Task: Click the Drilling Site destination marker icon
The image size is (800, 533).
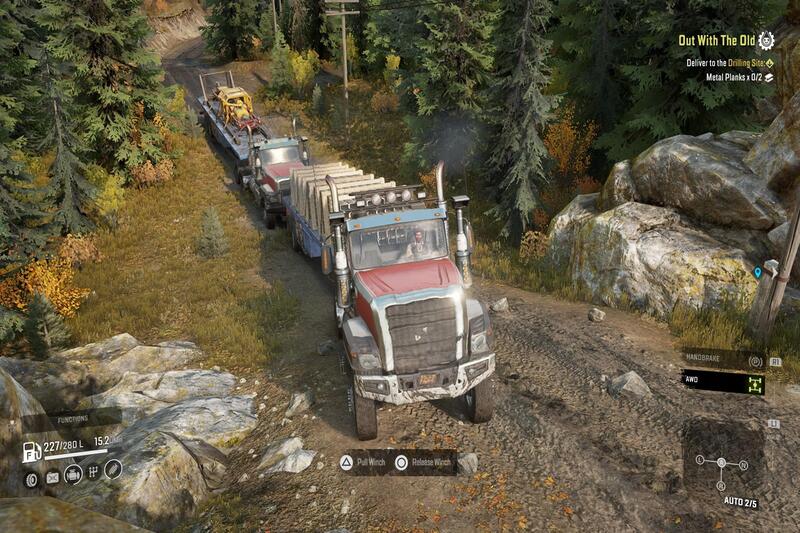Action: (x=769, y=61)
